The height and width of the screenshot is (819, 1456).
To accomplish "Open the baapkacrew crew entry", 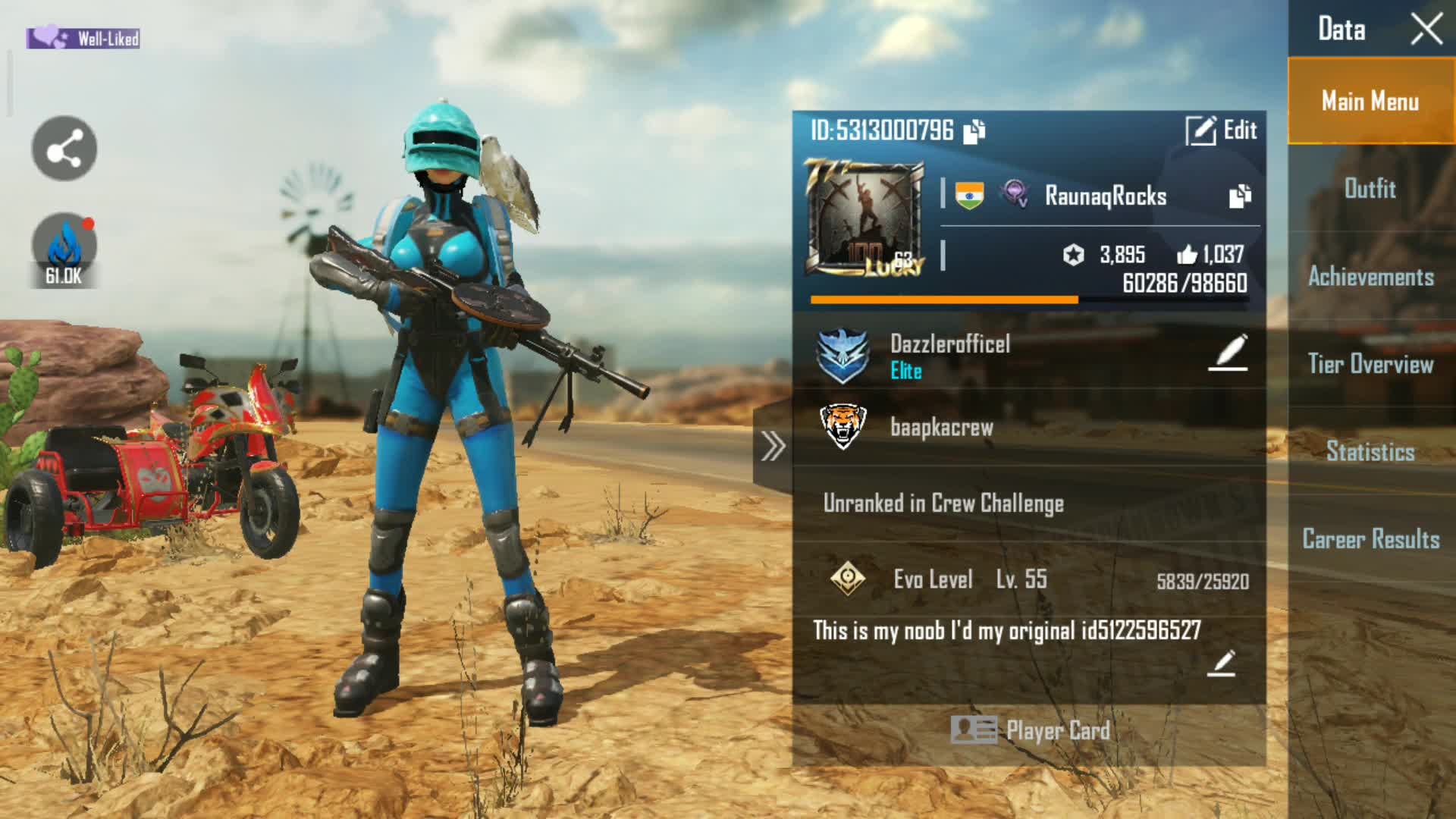I will point(940,427).
